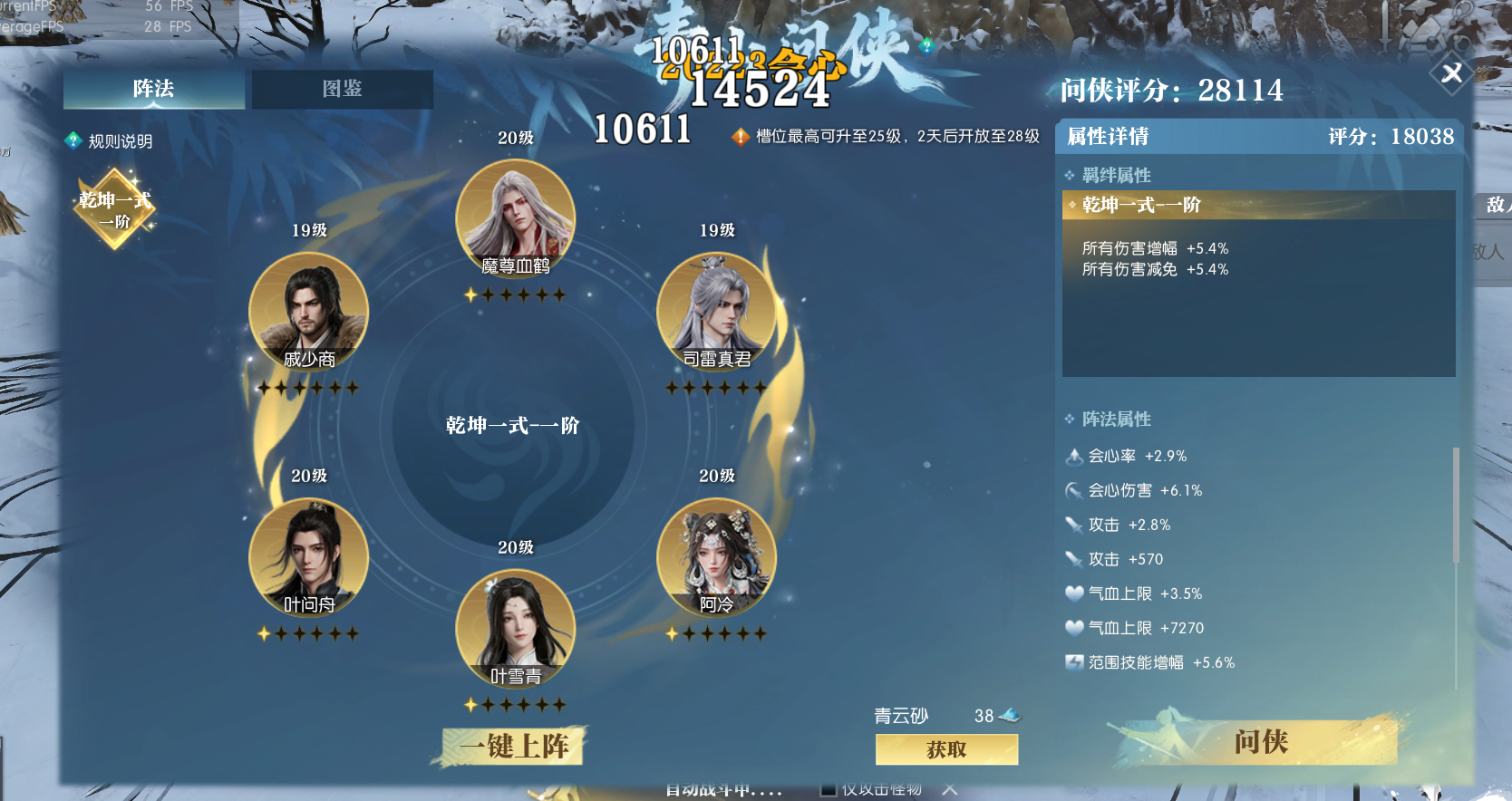Select the 魔尊血鹤 character portrait
Image resolution: width=1512 pixels, height=801 pixels.
(515, 217)
